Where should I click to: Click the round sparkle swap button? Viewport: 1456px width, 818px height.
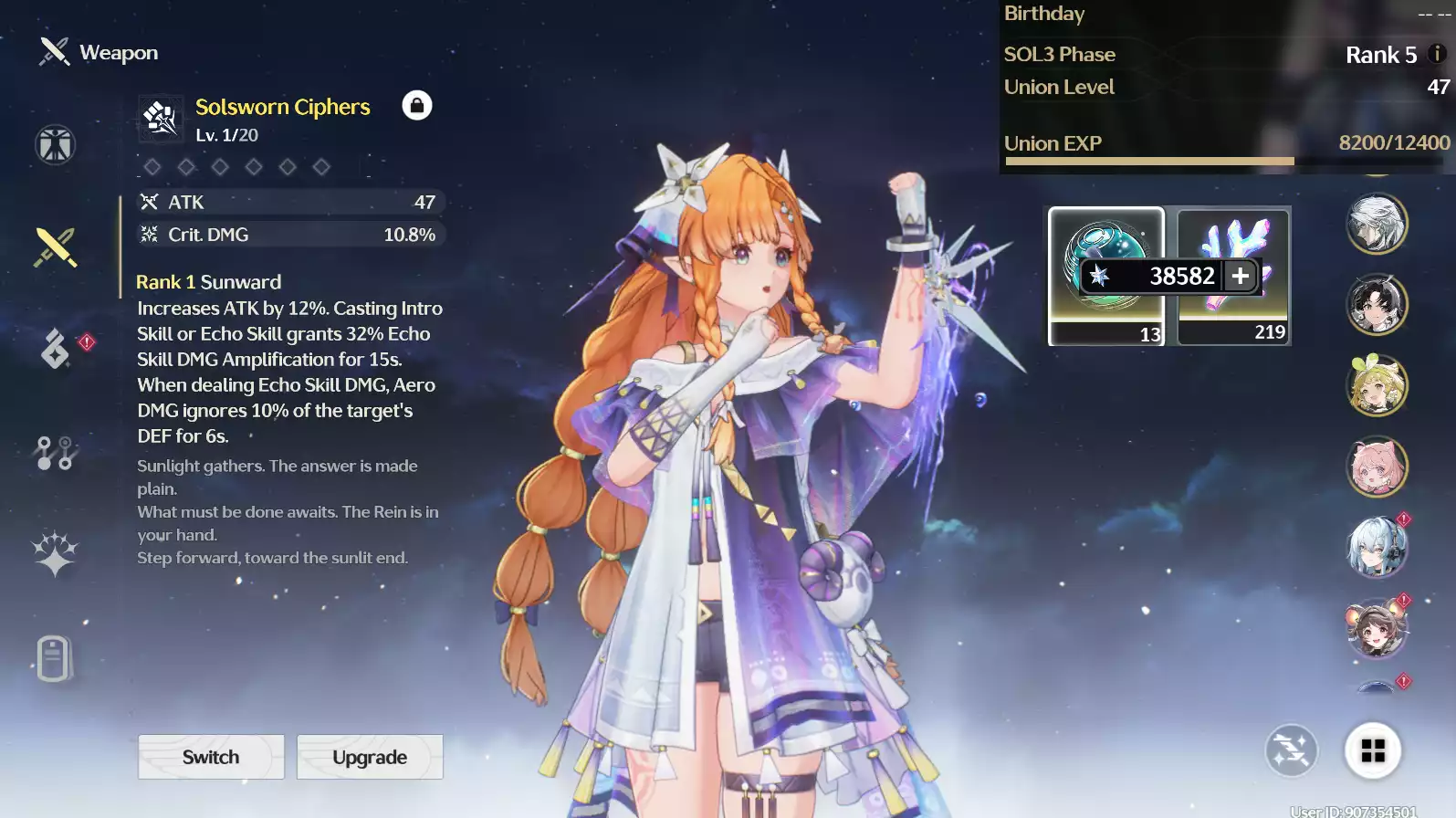(1291, 750)
